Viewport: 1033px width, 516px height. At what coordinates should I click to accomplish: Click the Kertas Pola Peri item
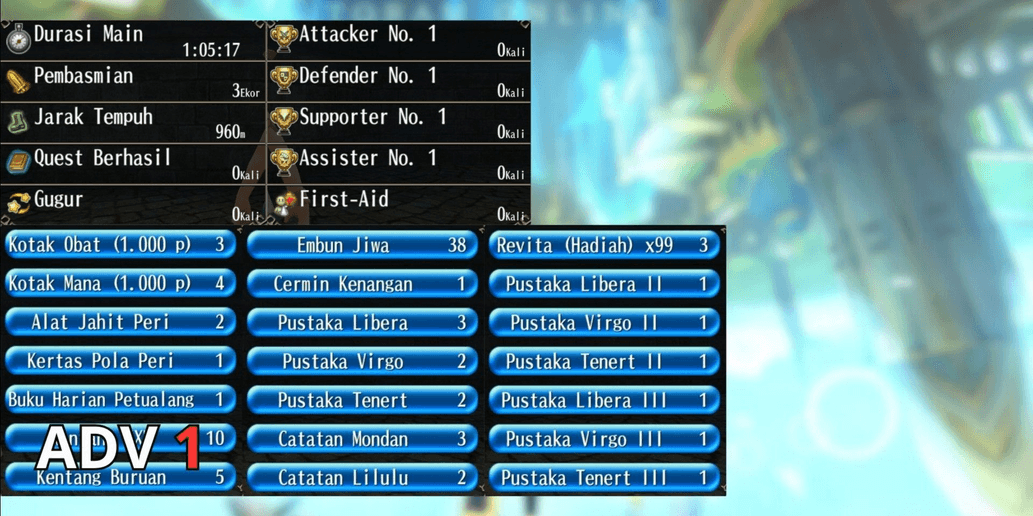[x=120, y=361]
